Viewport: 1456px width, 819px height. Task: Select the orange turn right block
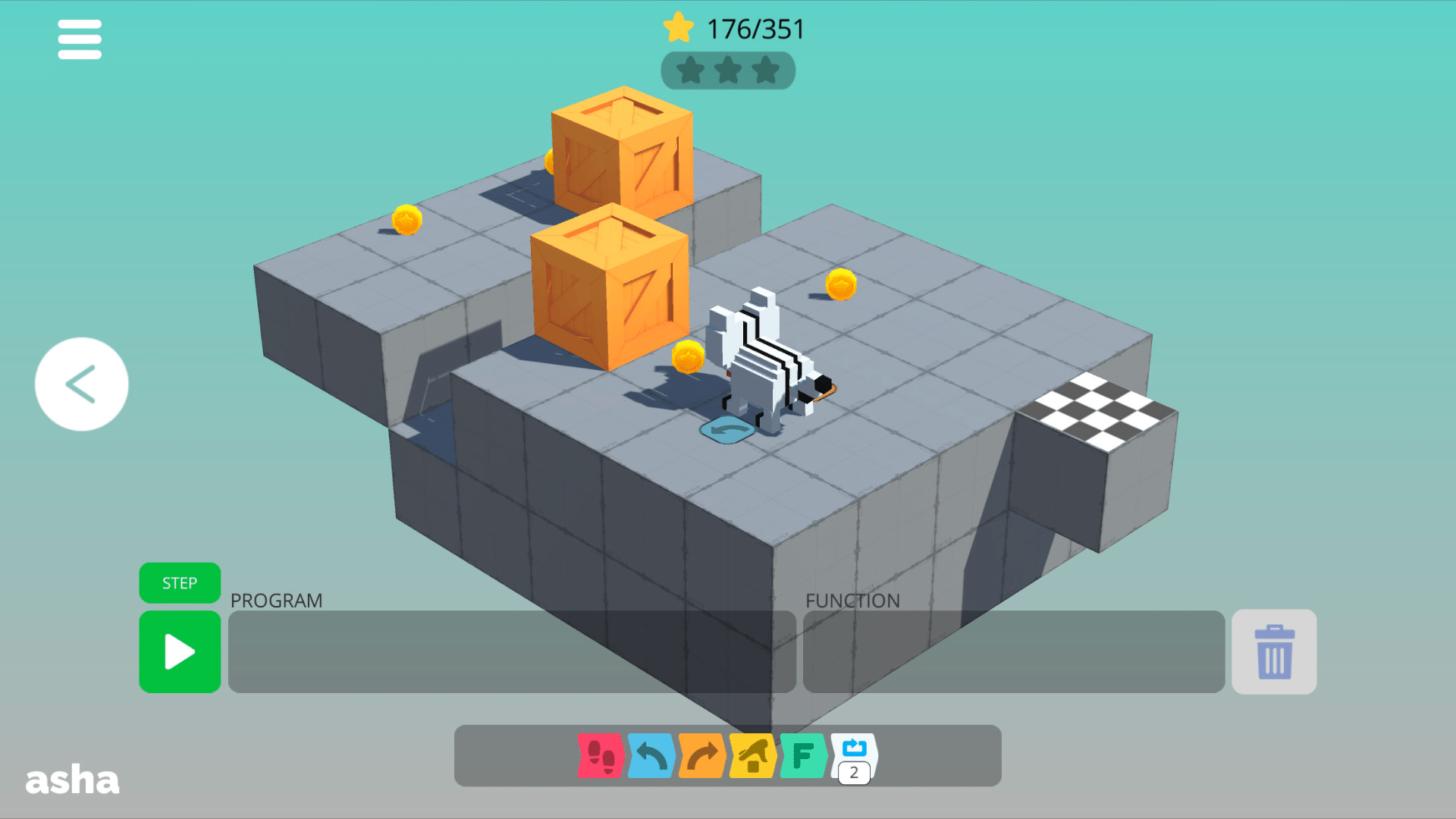pyautogui.click(x=701, y=756)
